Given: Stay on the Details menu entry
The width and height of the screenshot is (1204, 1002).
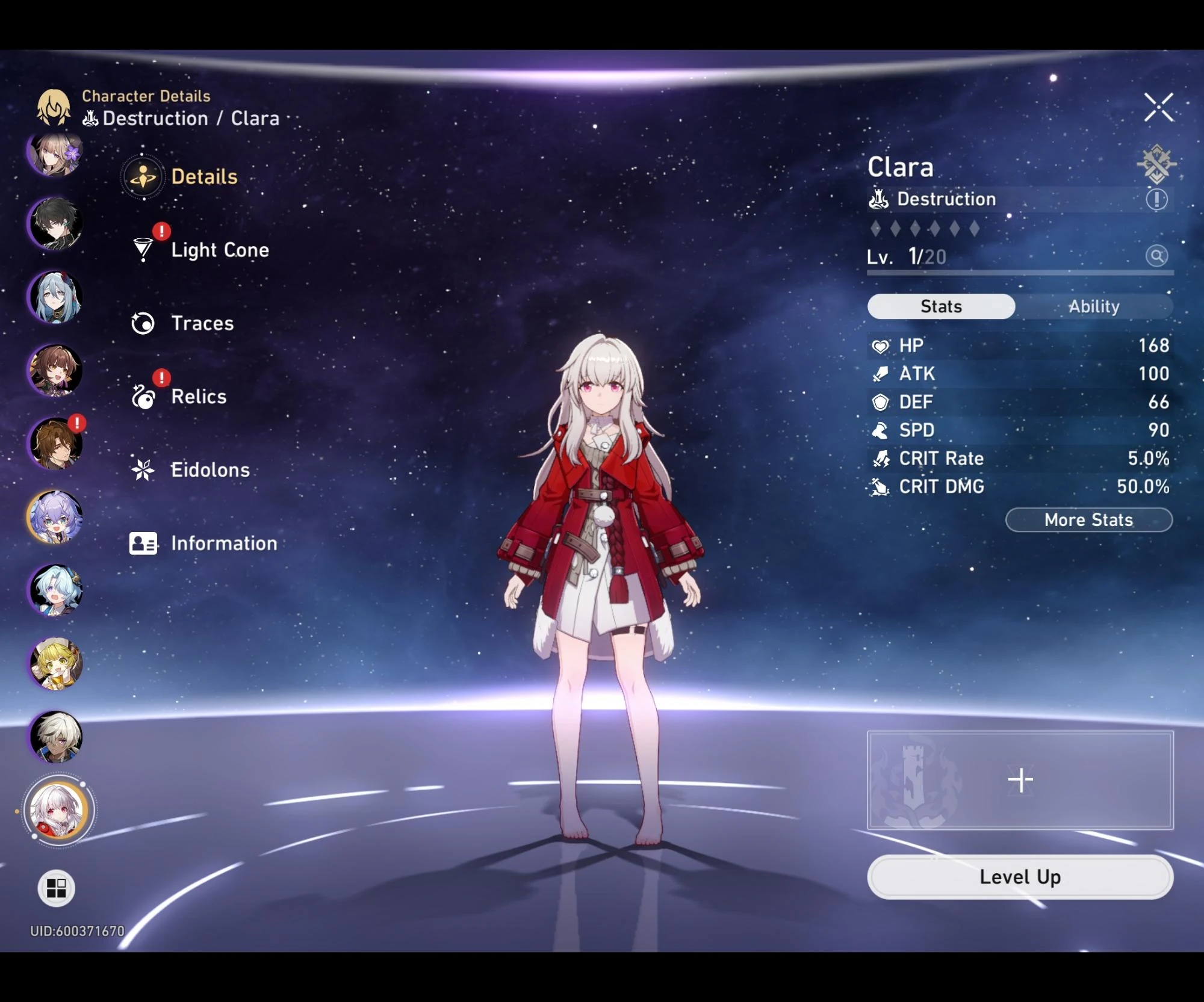Looking at the screenshot, I should (205, 176).
